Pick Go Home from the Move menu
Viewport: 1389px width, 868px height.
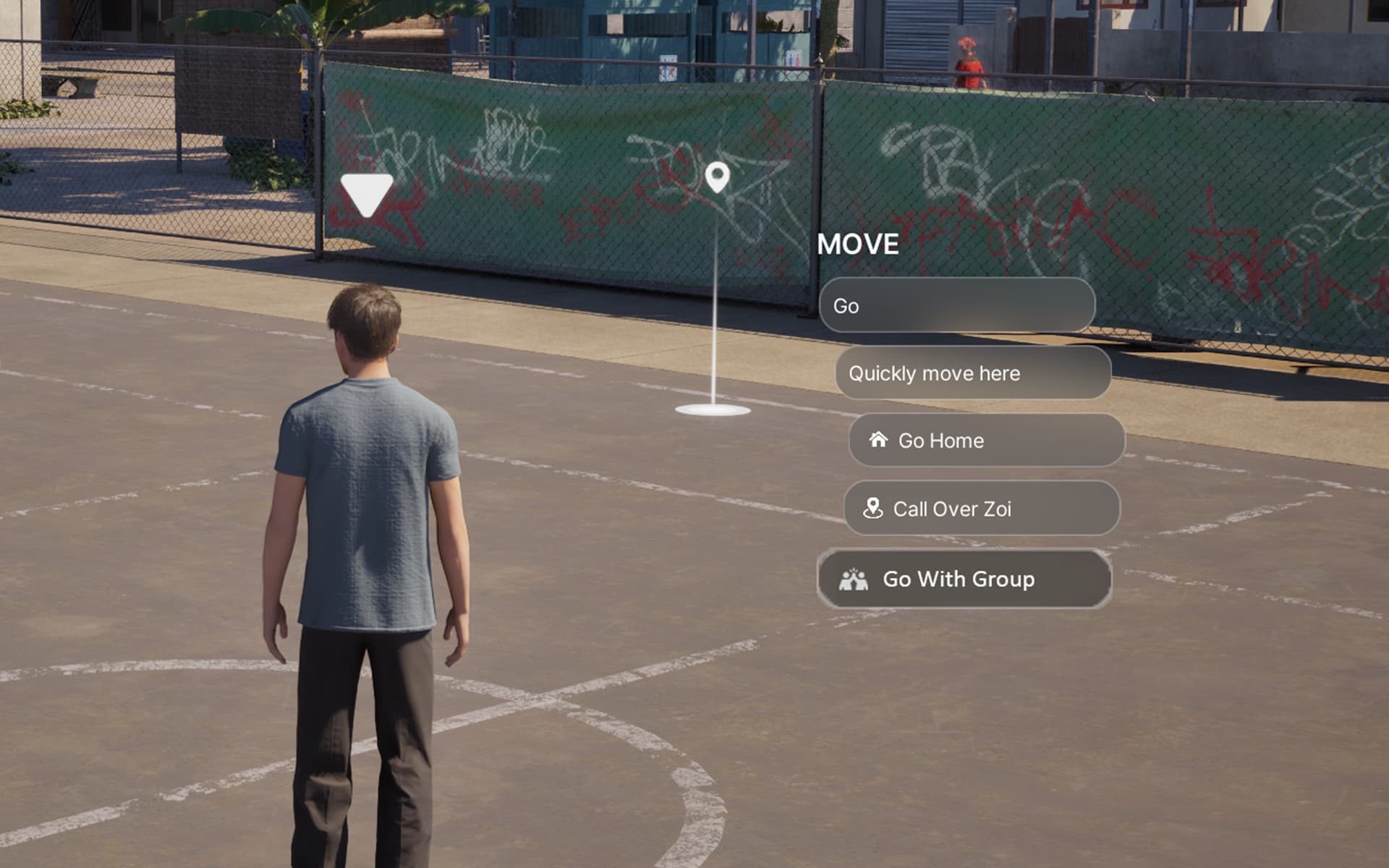(986, 441)
